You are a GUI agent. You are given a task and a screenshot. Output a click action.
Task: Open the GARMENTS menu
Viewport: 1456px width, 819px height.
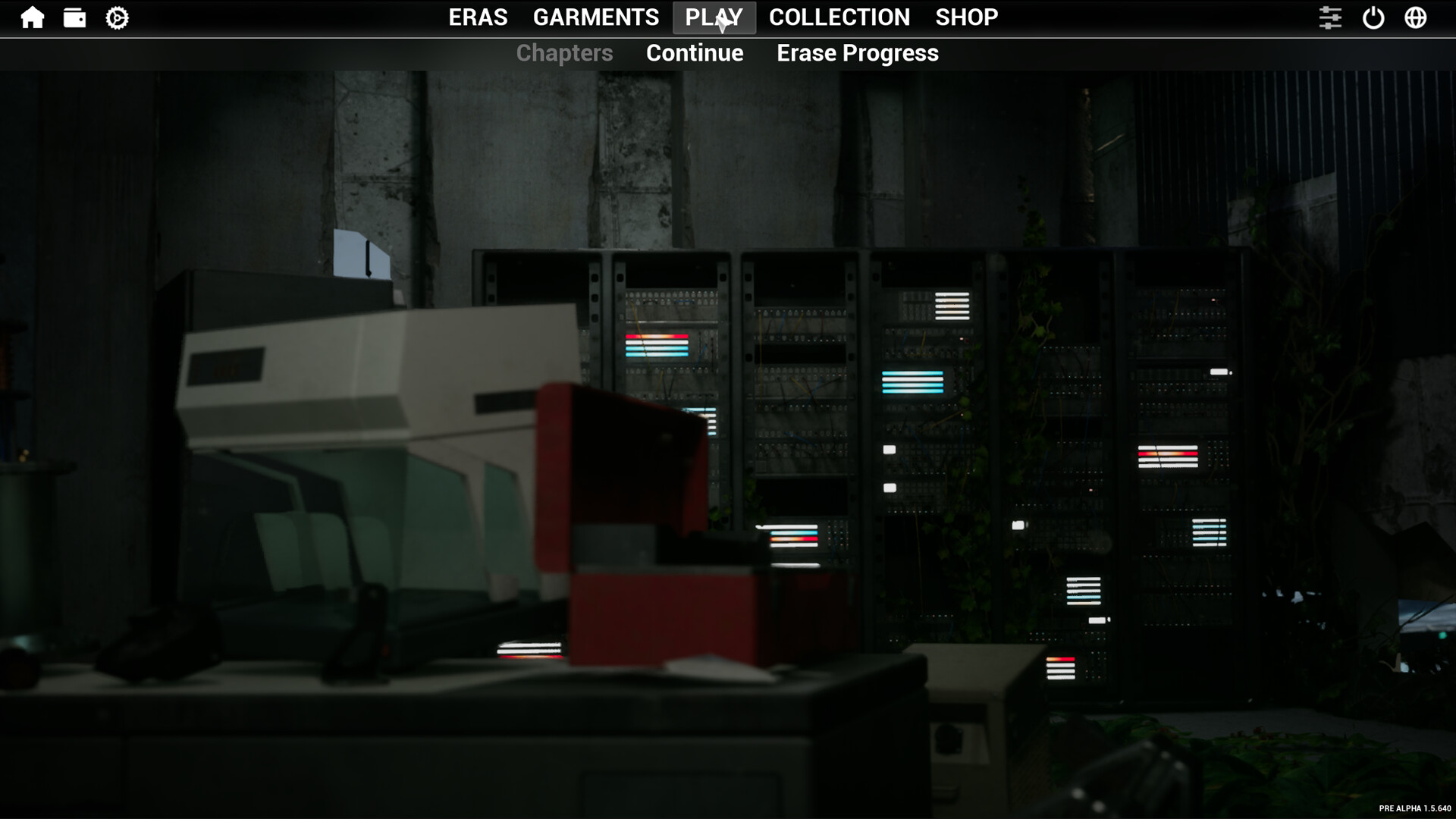click(596, 17)
